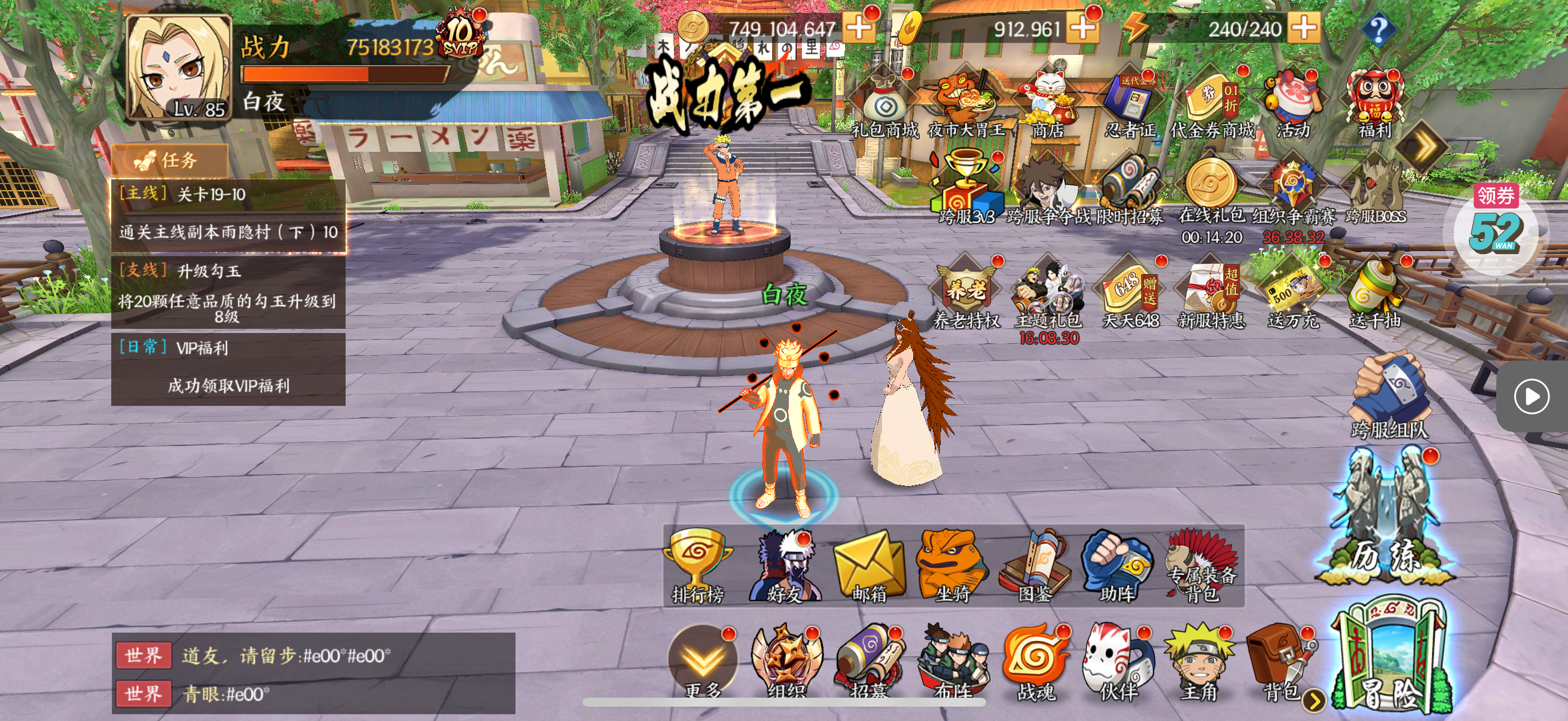Join 跨服组队 cross-server team
The width and height of the screenshot is (1568, 721).
click(1390, 399)
